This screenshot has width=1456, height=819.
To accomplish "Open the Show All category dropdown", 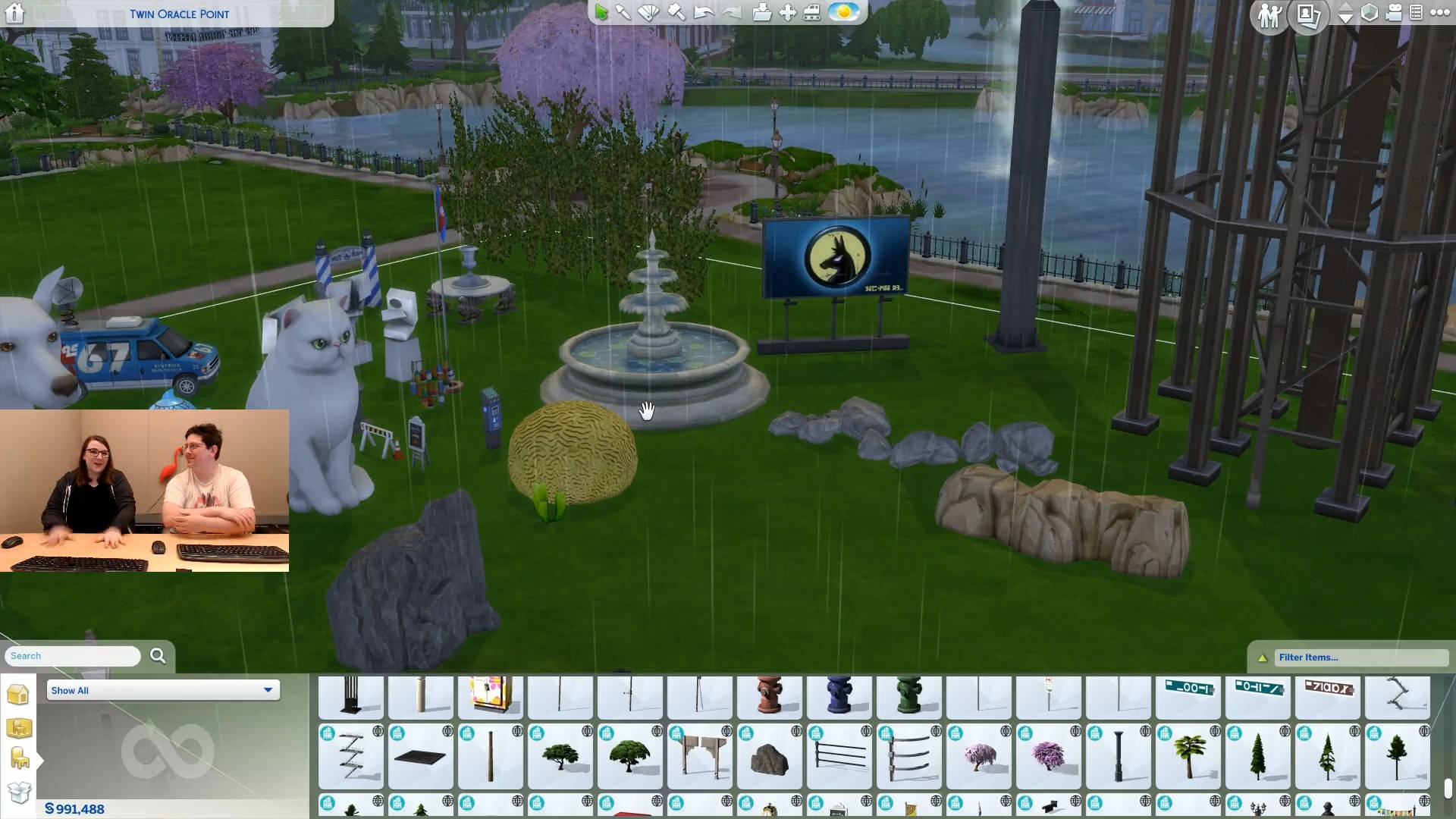I will pyautogui.click(x=162, y=690).
